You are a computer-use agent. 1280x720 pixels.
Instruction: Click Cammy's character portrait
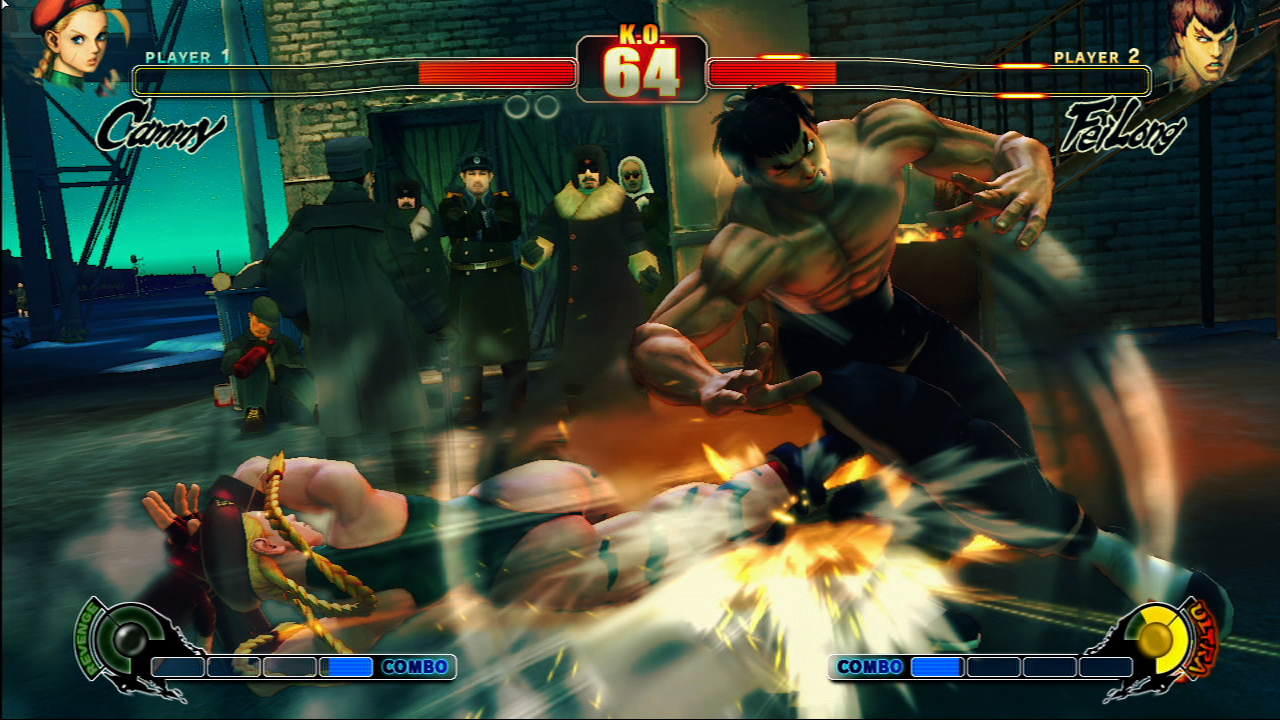pyautogui.click(x=70, y=42)
